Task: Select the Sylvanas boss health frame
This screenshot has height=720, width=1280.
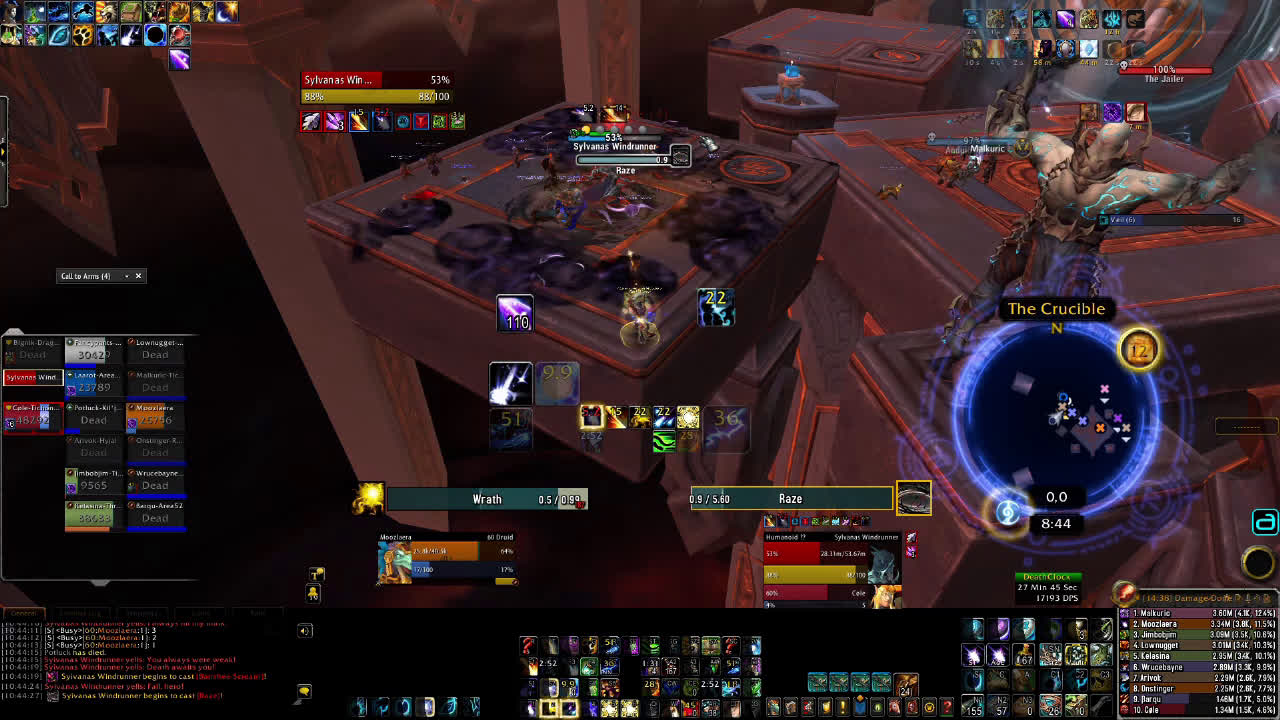Action: pos(376,89)
